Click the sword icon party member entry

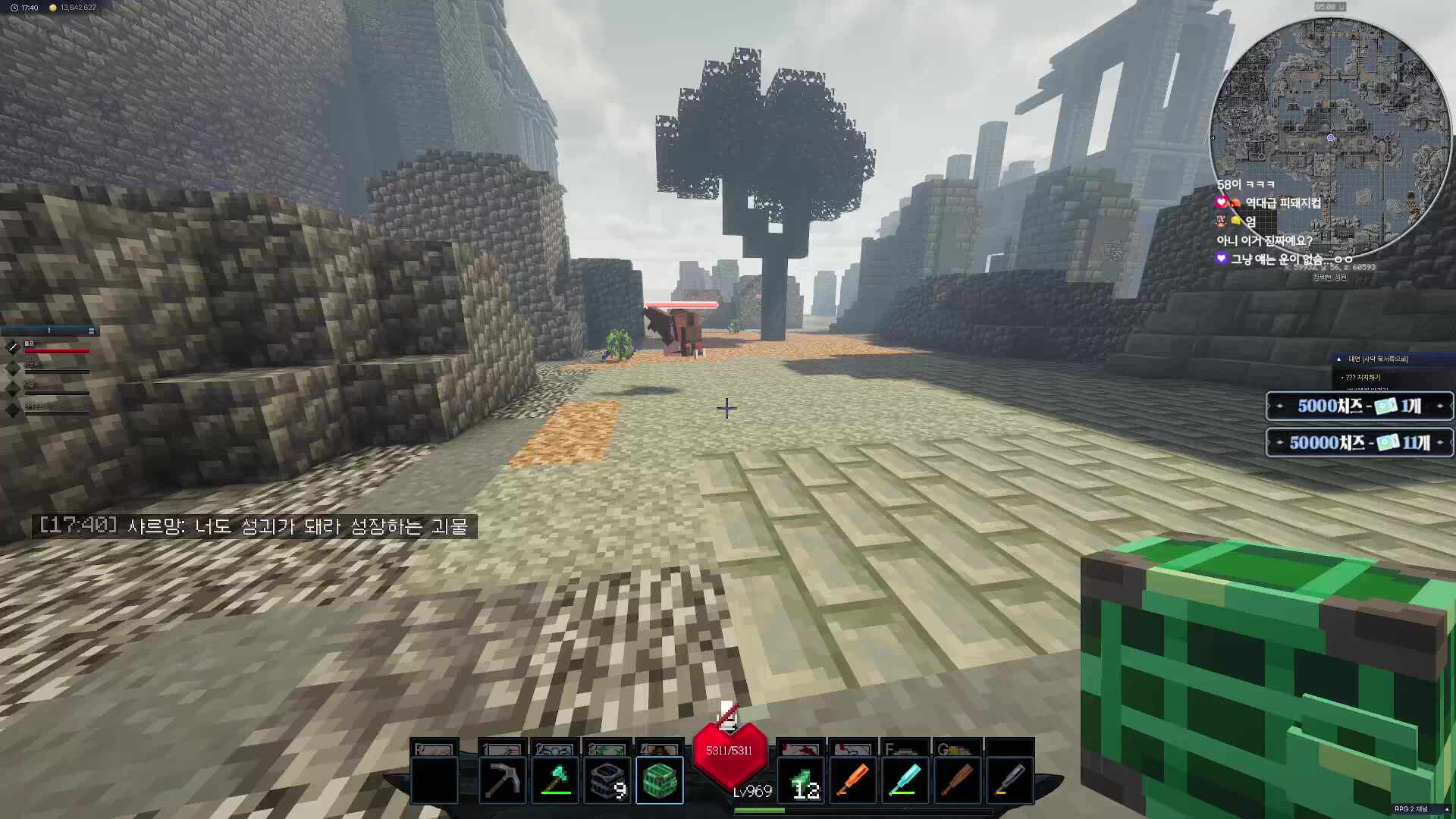coord(13,347)
